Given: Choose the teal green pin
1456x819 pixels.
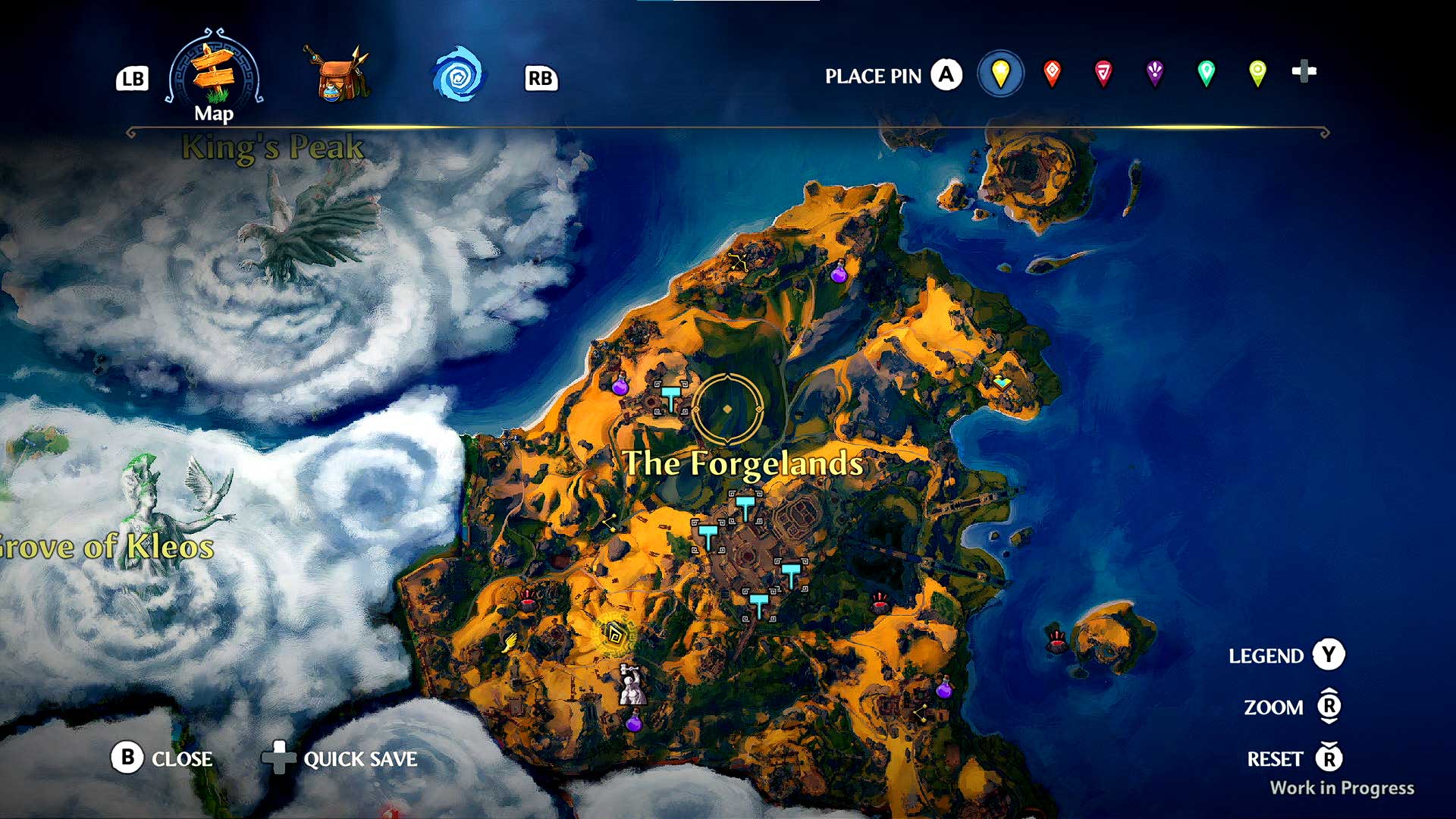Looking at the screenshot, I should click(x=1206, y=74).
